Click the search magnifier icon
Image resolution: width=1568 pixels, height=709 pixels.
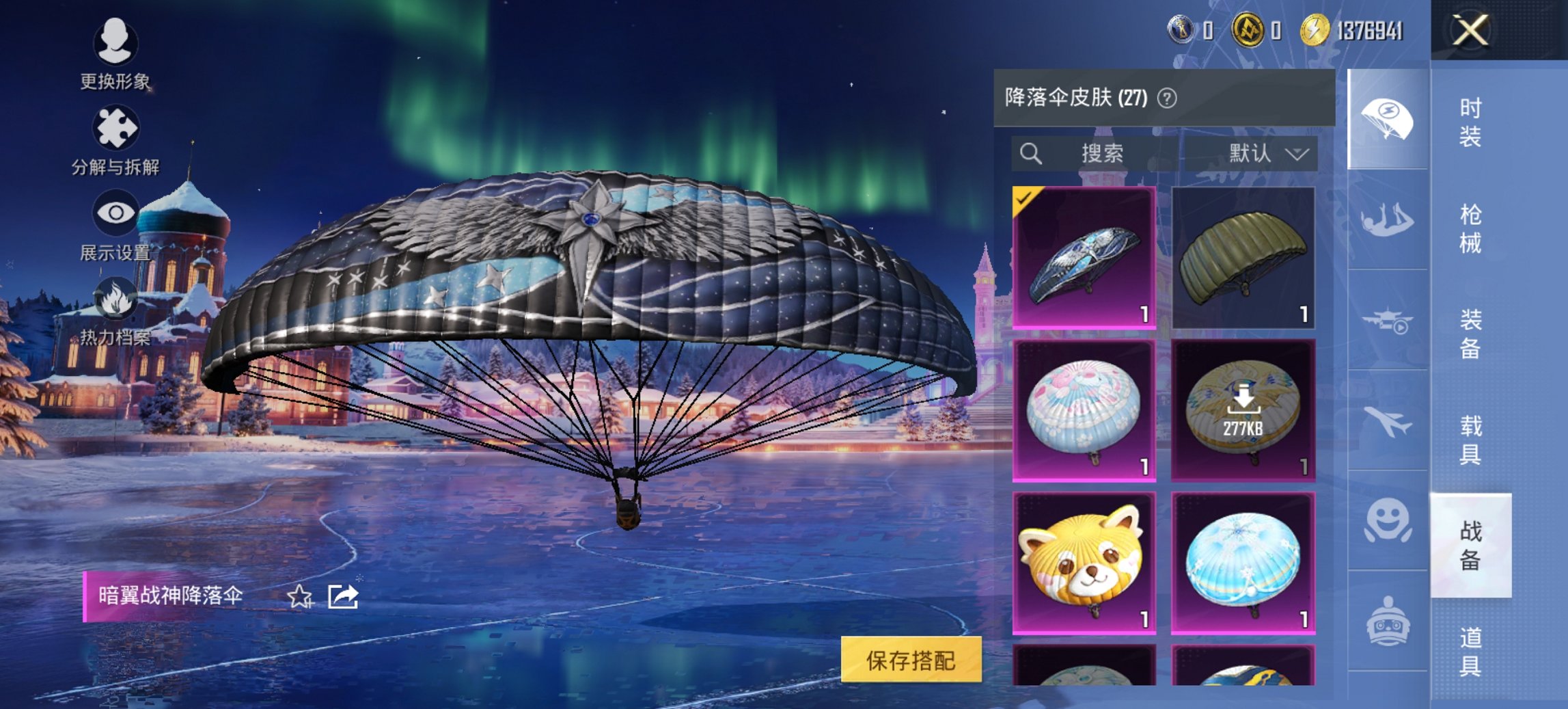[1030, 153]
